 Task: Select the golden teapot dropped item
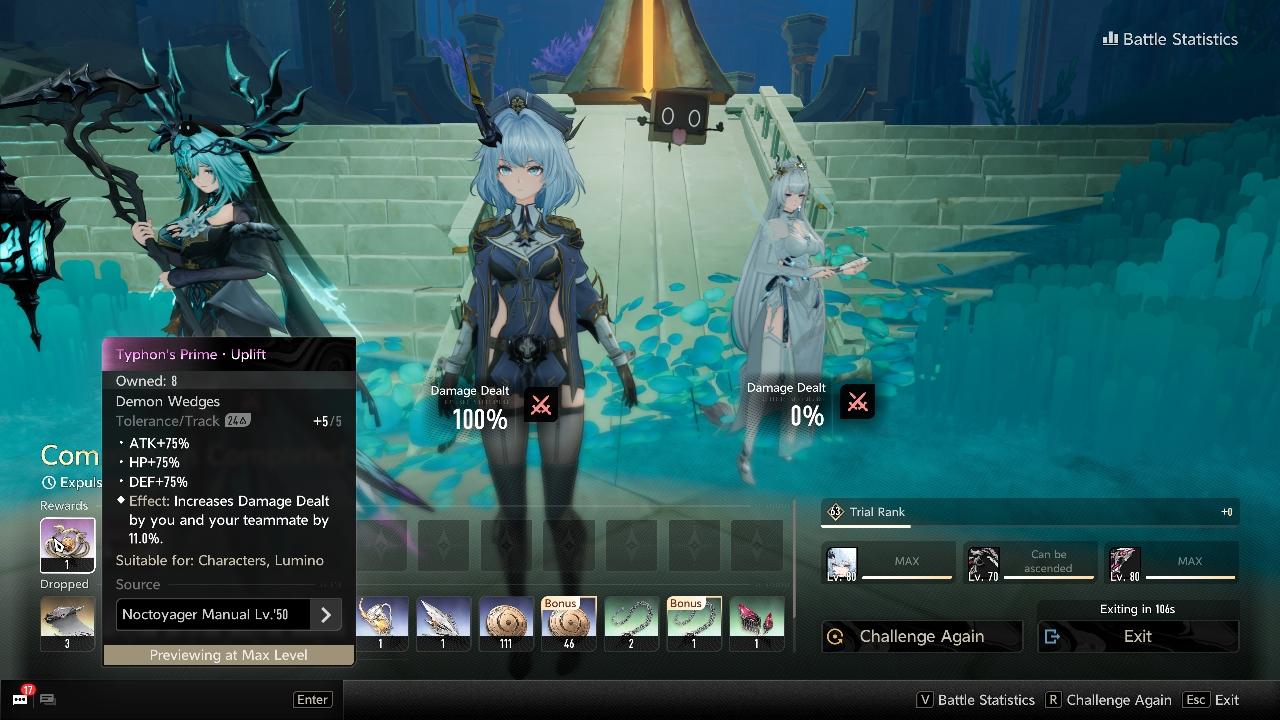click(381, 623)
